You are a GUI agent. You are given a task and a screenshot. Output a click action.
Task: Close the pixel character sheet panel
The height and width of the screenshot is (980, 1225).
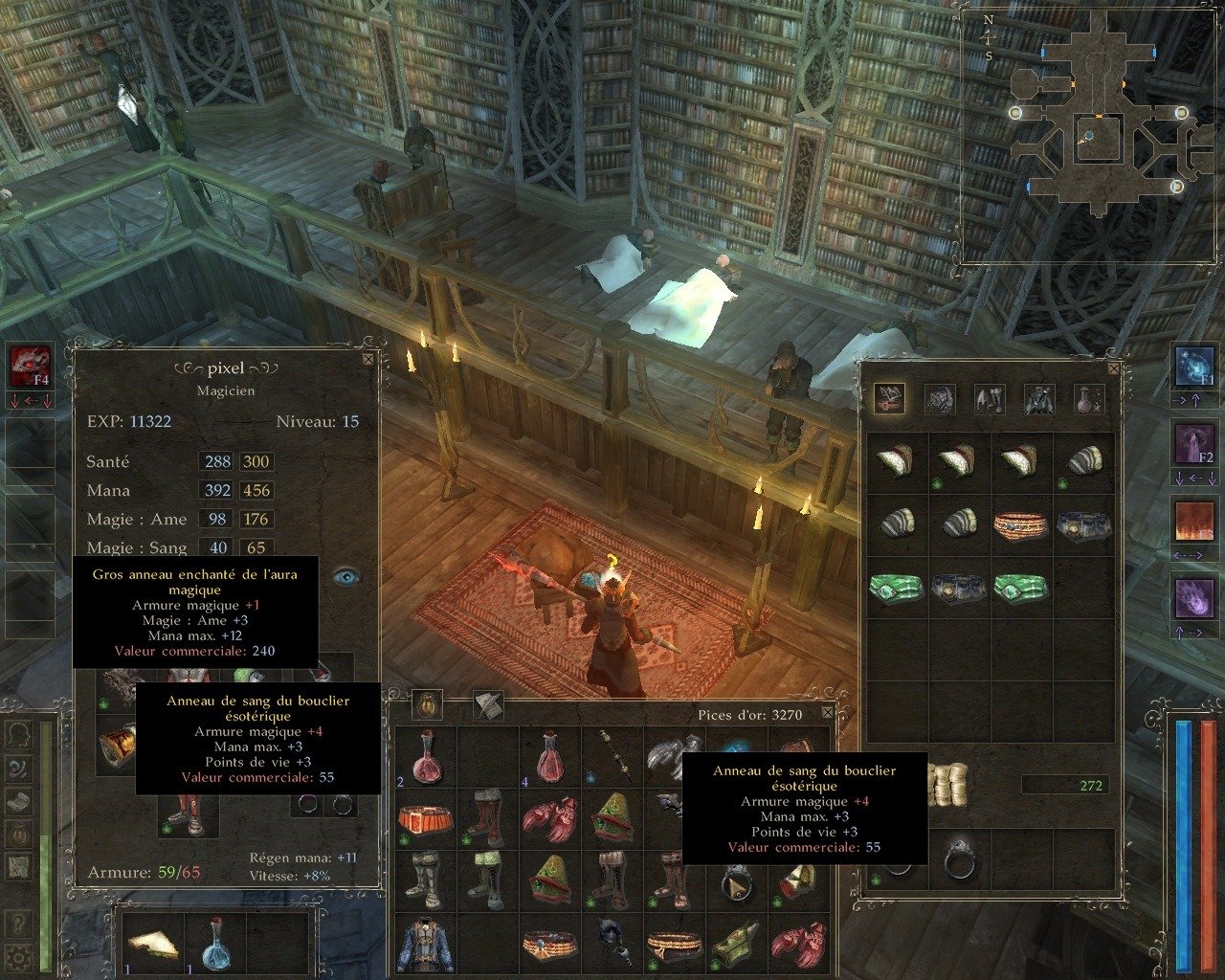[368, 360]
